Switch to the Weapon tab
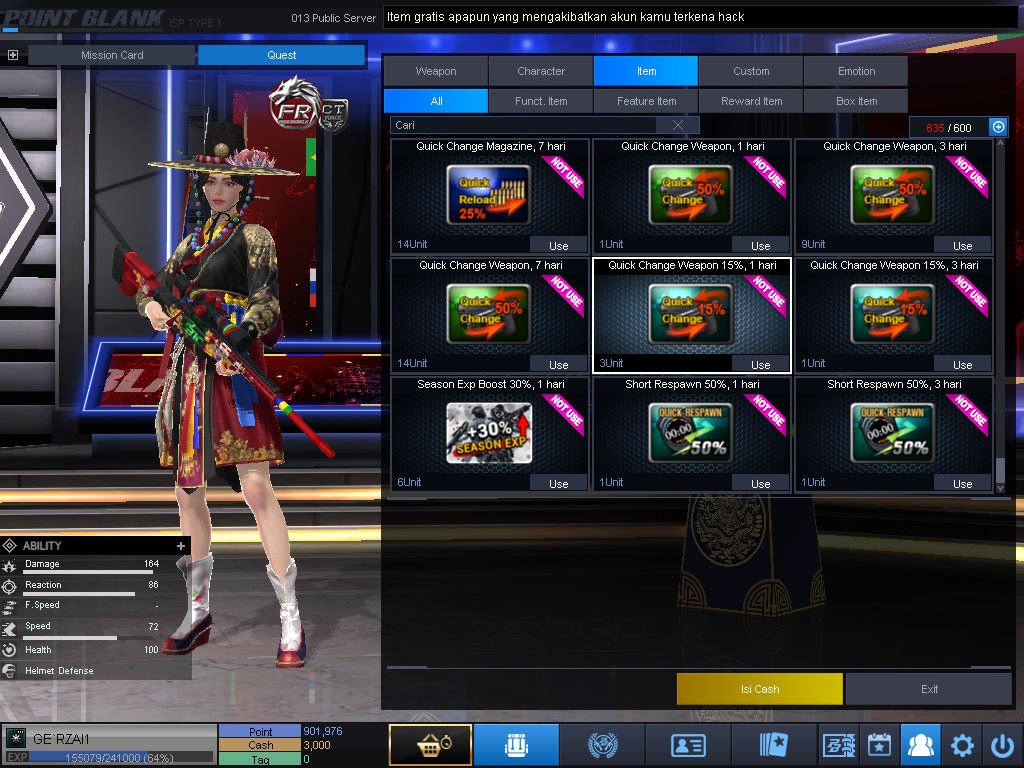 [436, 71]
